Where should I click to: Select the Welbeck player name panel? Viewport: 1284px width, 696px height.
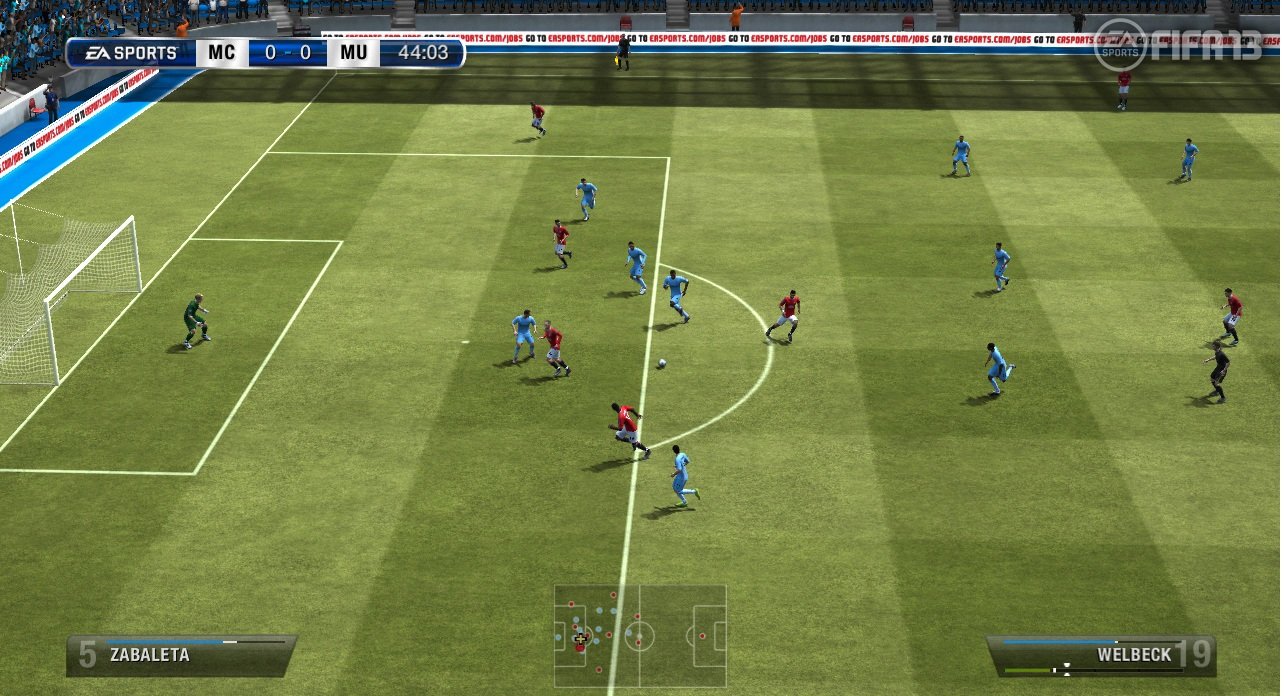click(1101, 655)
